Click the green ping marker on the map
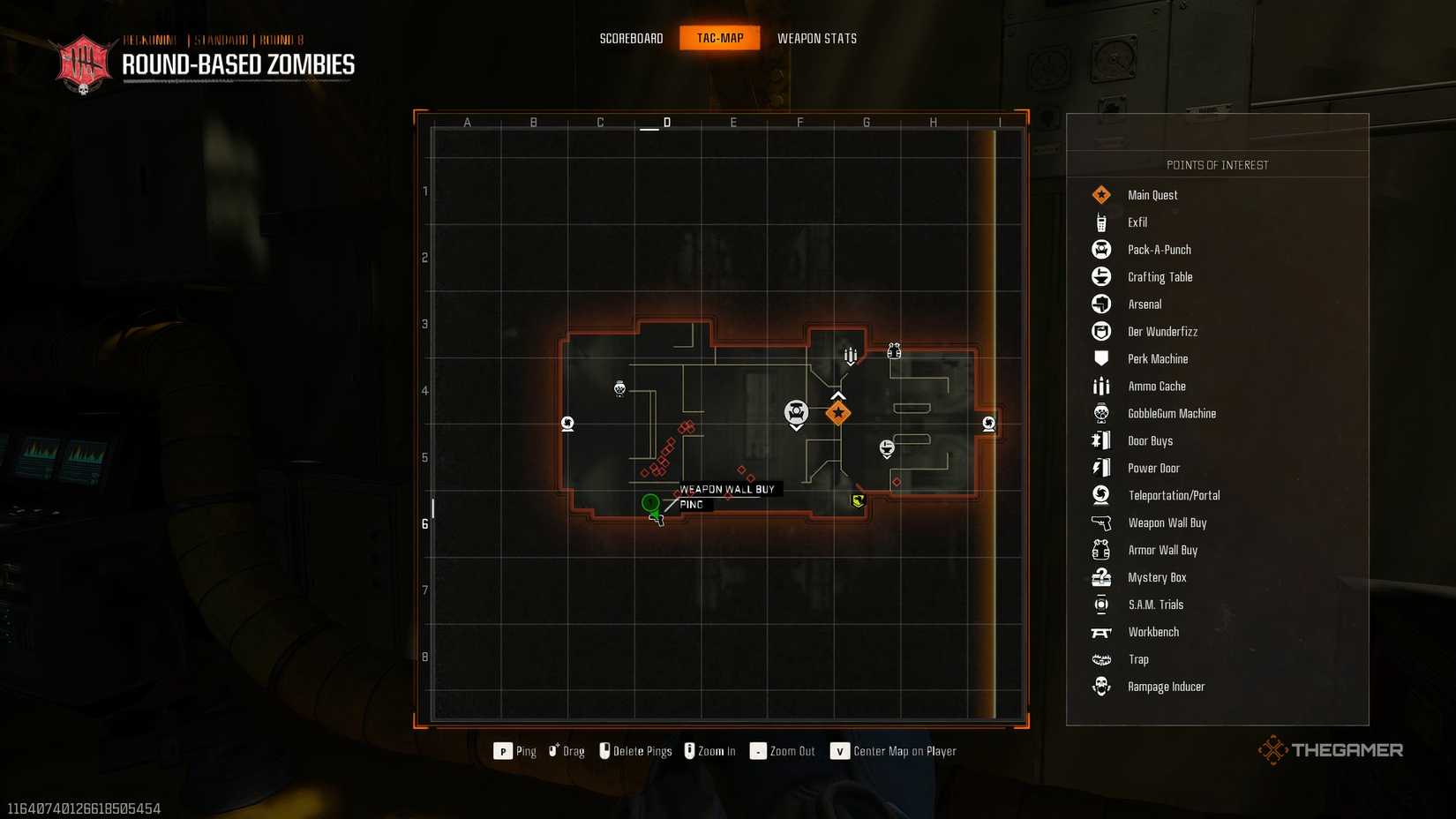The width and height of the screenshot is (1456, 819). click(651, 503)
